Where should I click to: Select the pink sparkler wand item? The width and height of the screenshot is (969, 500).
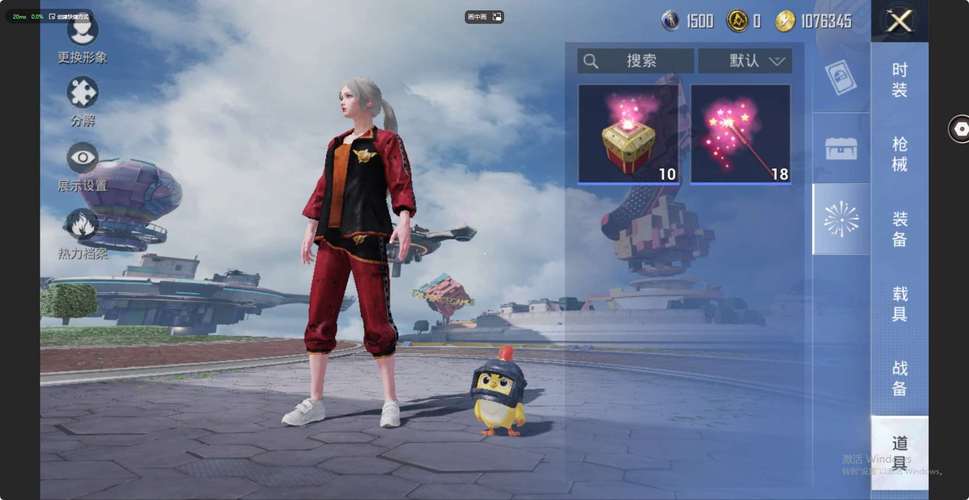(x=740, y=134)
